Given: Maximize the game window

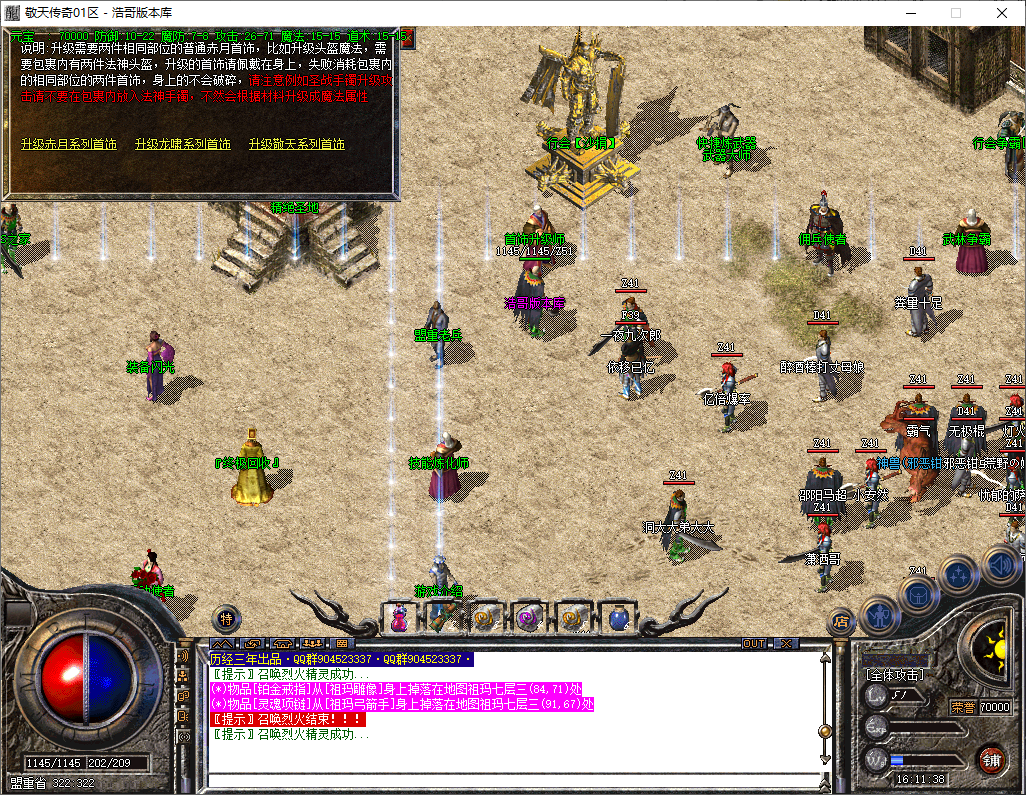Looking at the screenshot, I should (955, 13).
